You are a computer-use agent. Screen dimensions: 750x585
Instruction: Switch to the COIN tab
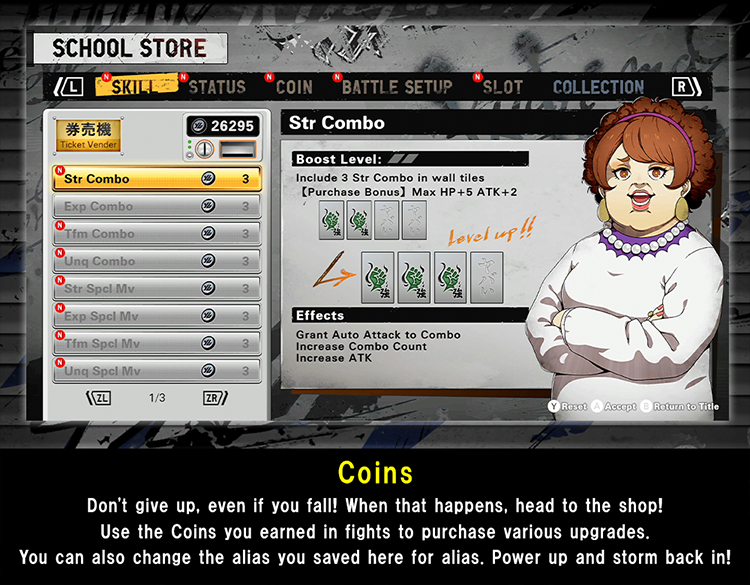[x=294, y=87]
